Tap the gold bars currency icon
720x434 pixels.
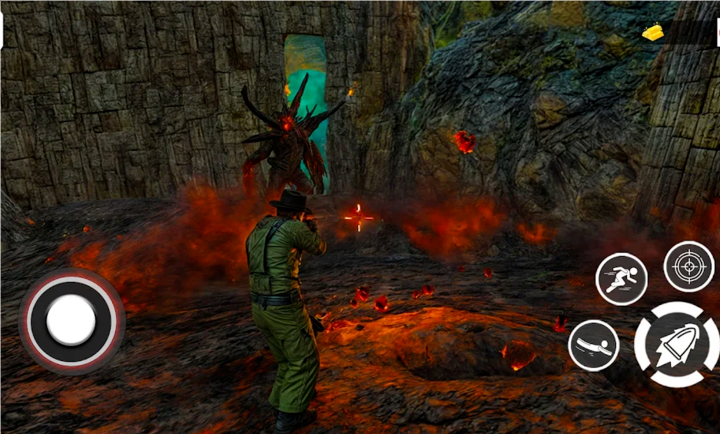click(653, 33)
